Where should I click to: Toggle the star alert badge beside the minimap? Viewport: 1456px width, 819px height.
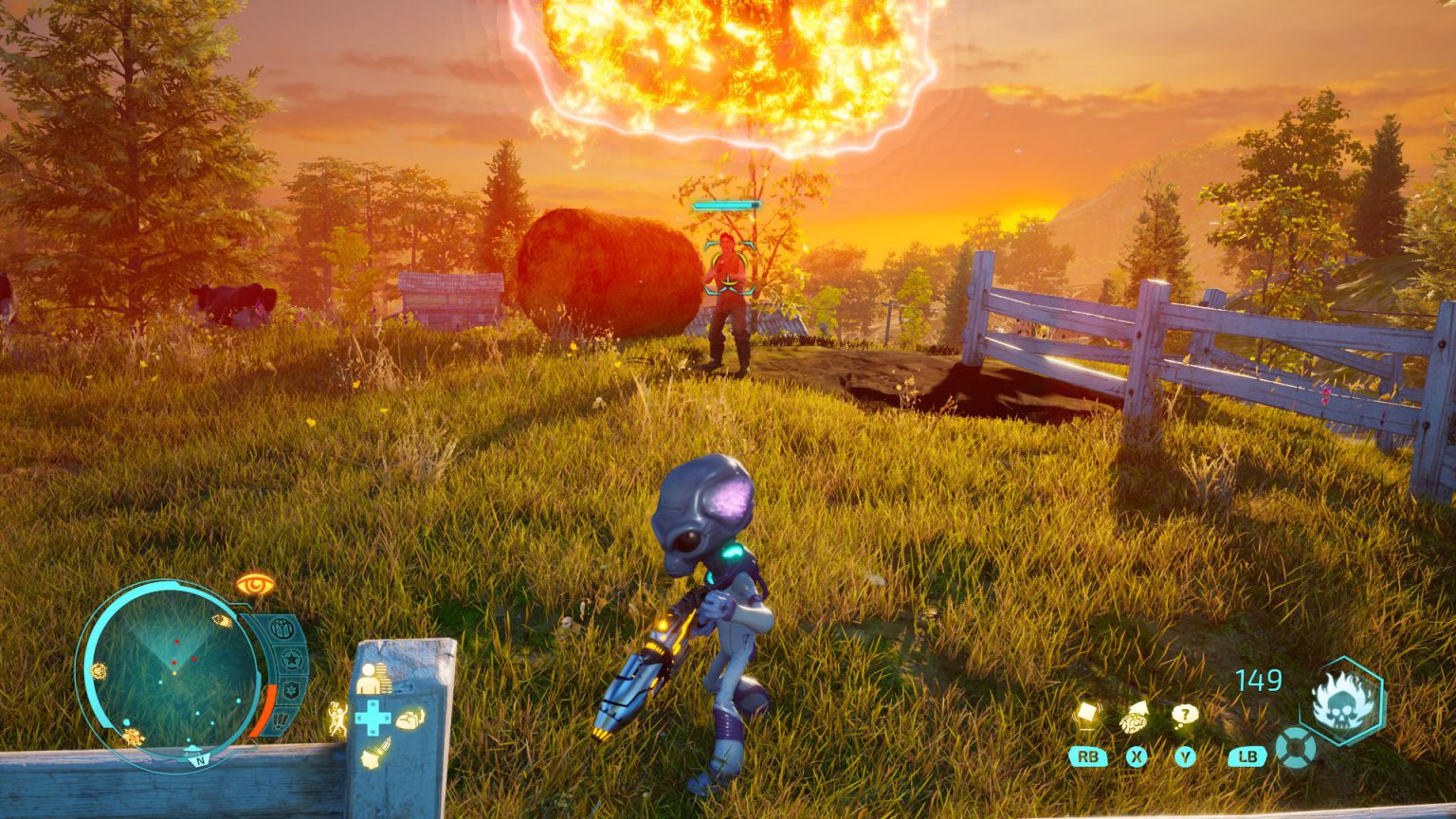pos(290,657)
